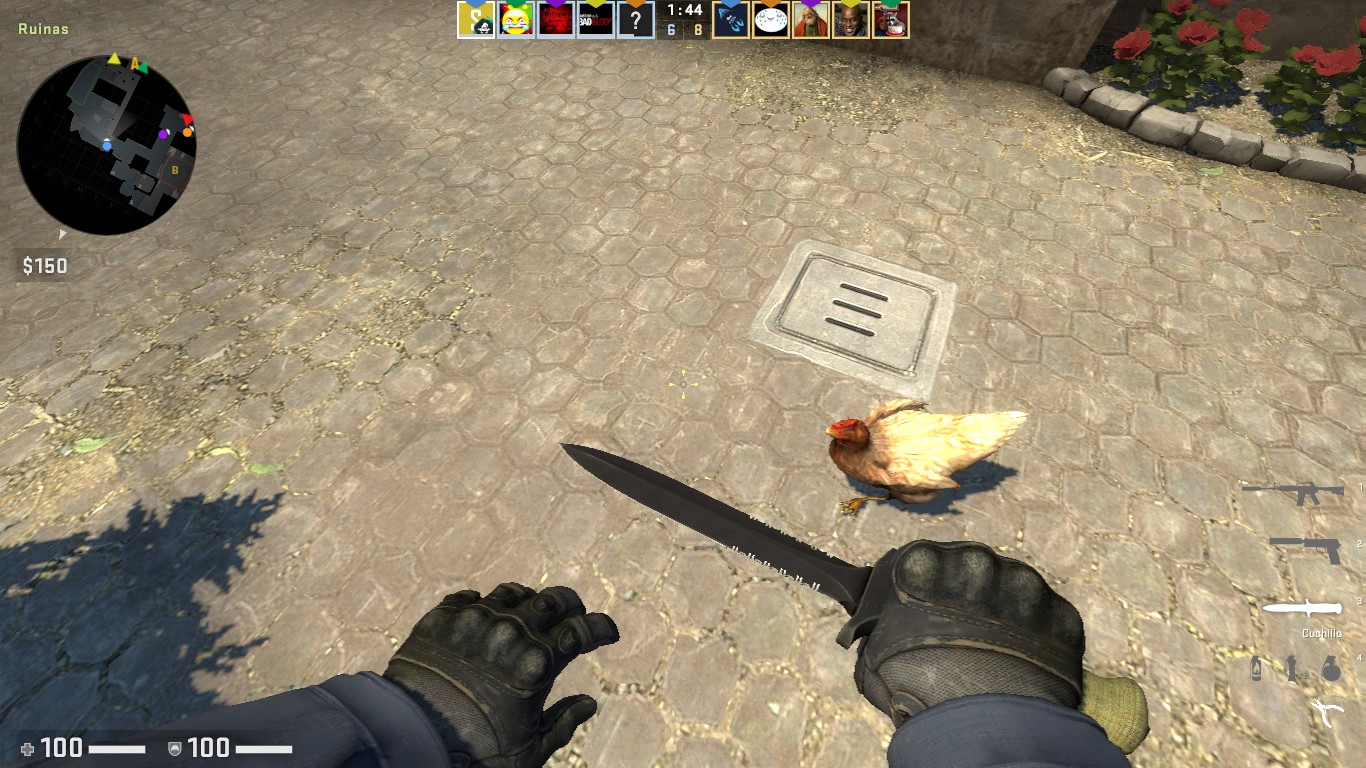Click the red poster player avatar
The height and width of the screenshot is (768, 1366).
[x=556, y=19]
